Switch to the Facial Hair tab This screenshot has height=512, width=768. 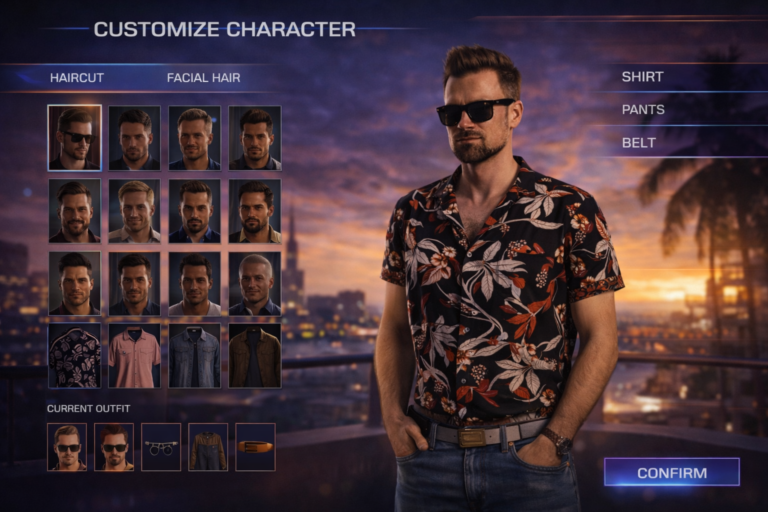pos(203,77)
